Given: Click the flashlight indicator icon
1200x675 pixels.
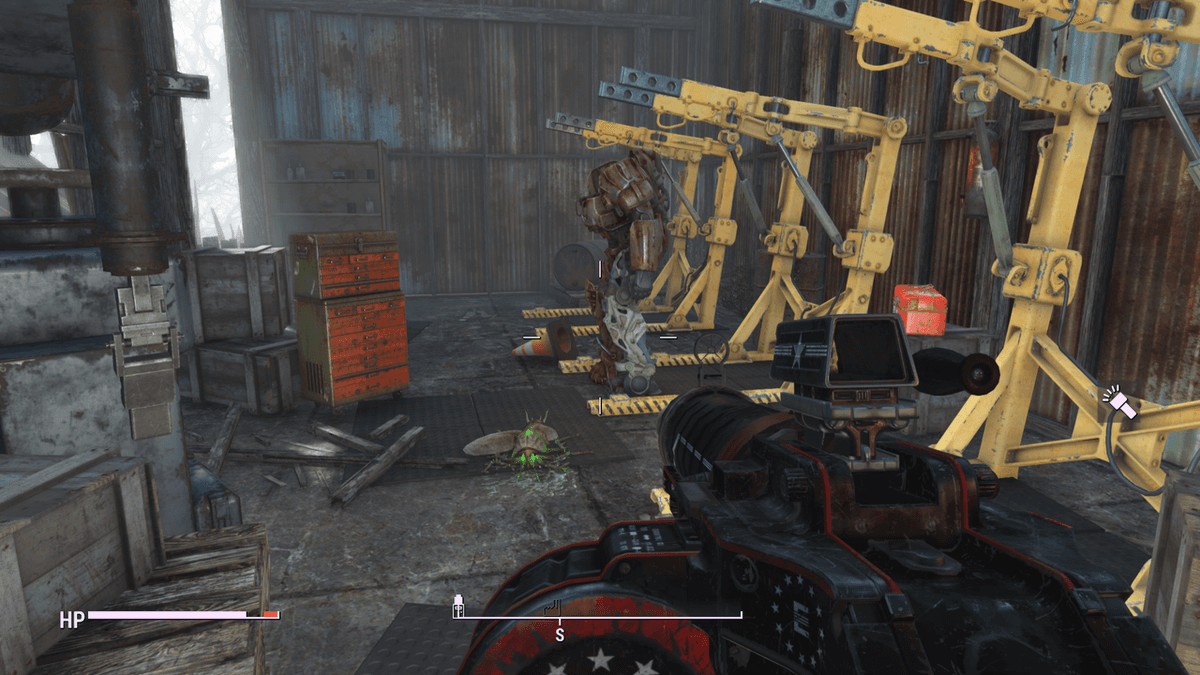Looking at the screenshot, I should (x=1116, y=403).
